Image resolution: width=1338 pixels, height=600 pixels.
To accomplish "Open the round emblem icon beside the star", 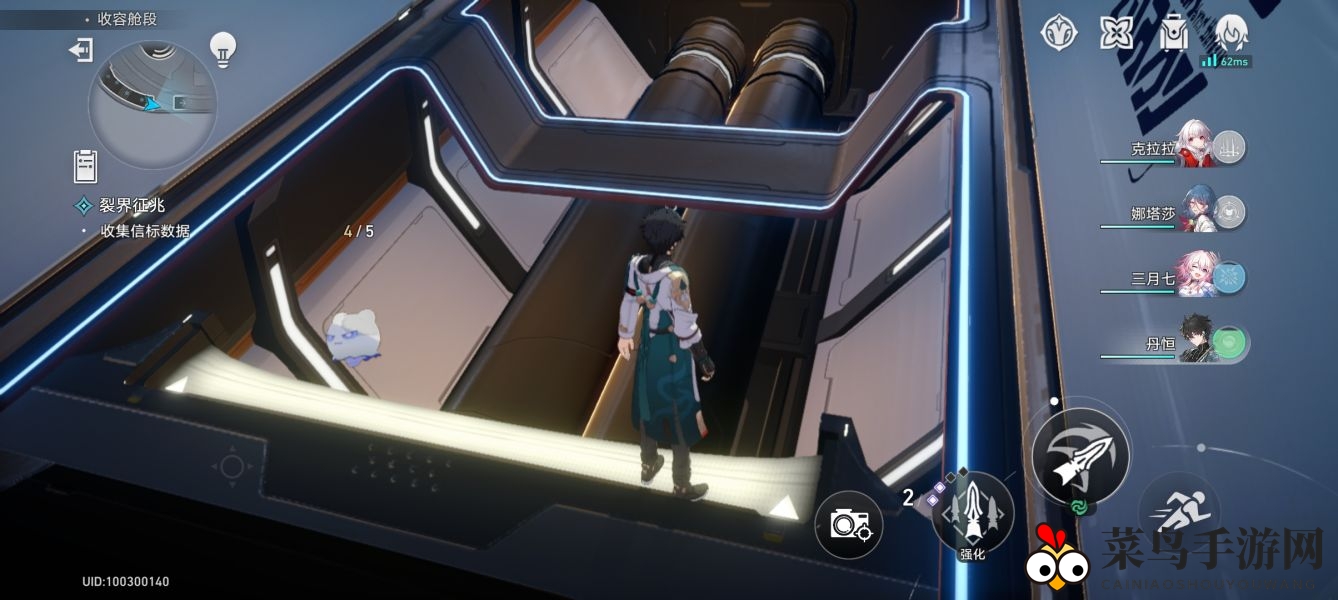I will 1058,33.
